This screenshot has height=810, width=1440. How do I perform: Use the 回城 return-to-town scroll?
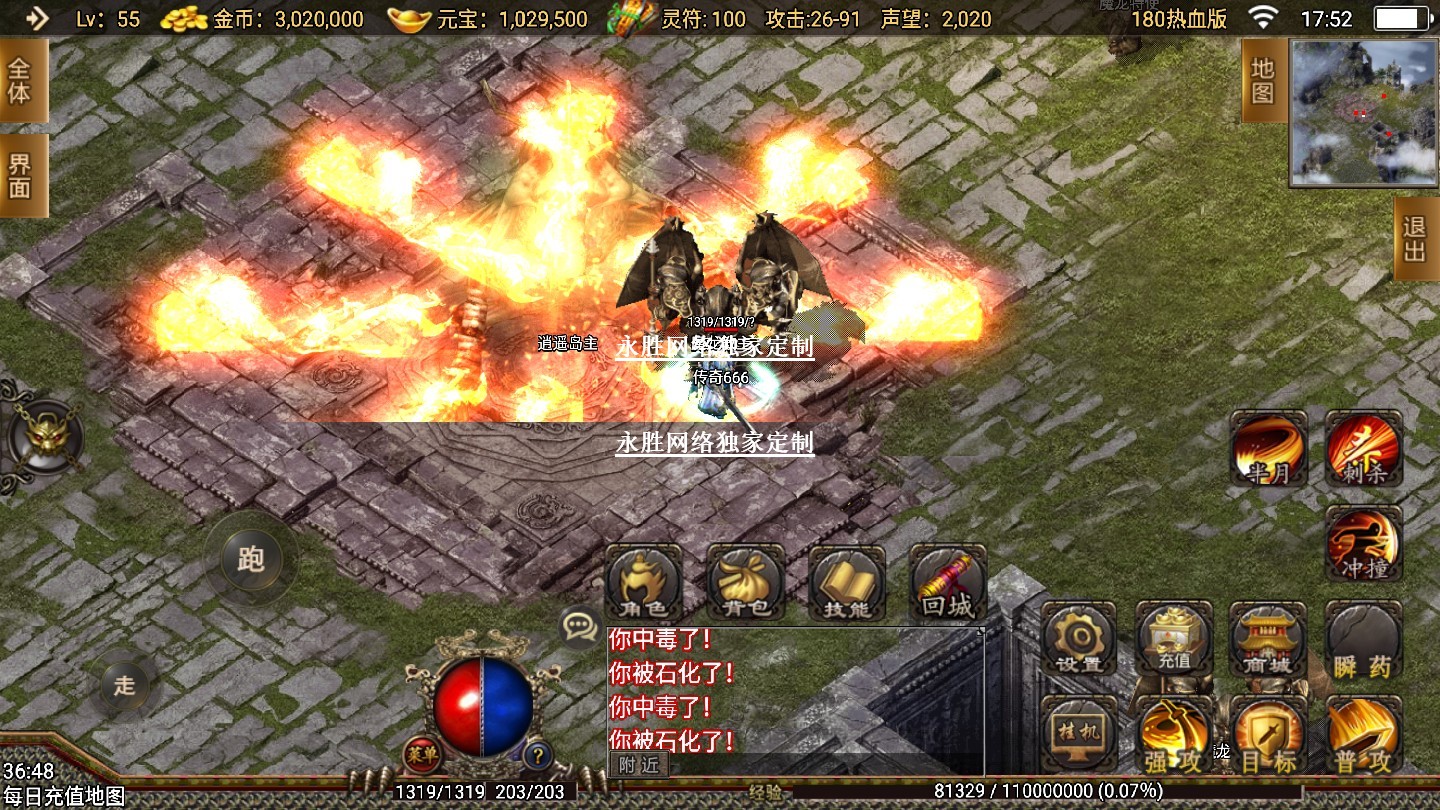pyautogui.click(x=948, y=582)
